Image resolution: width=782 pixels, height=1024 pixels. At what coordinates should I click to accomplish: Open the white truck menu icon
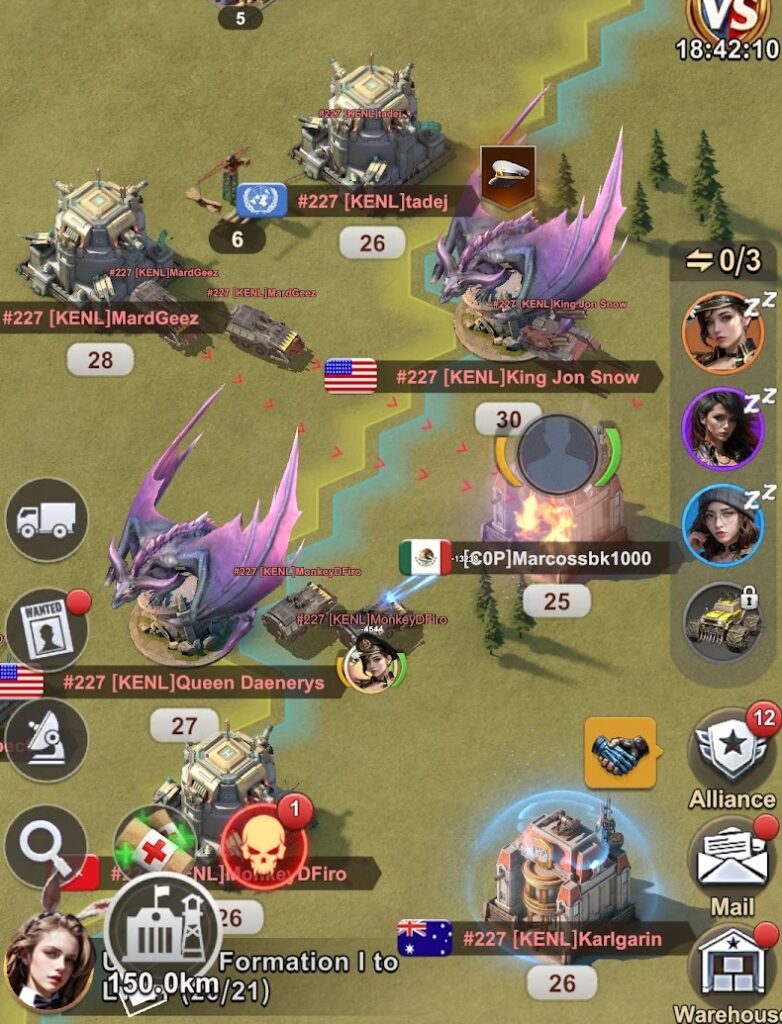click(47, 519)
